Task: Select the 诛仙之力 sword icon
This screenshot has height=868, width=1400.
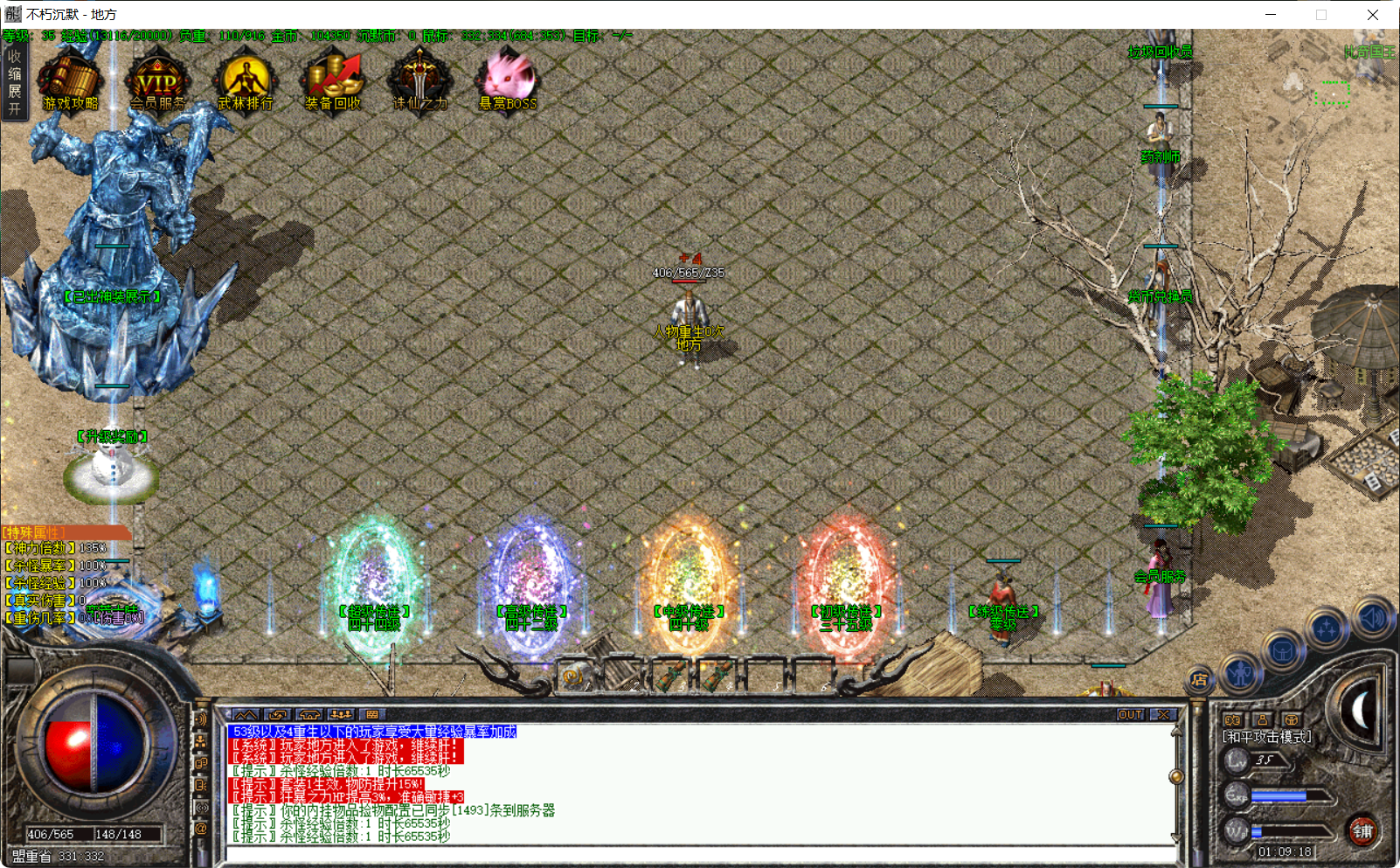Action: coord(420,81)
